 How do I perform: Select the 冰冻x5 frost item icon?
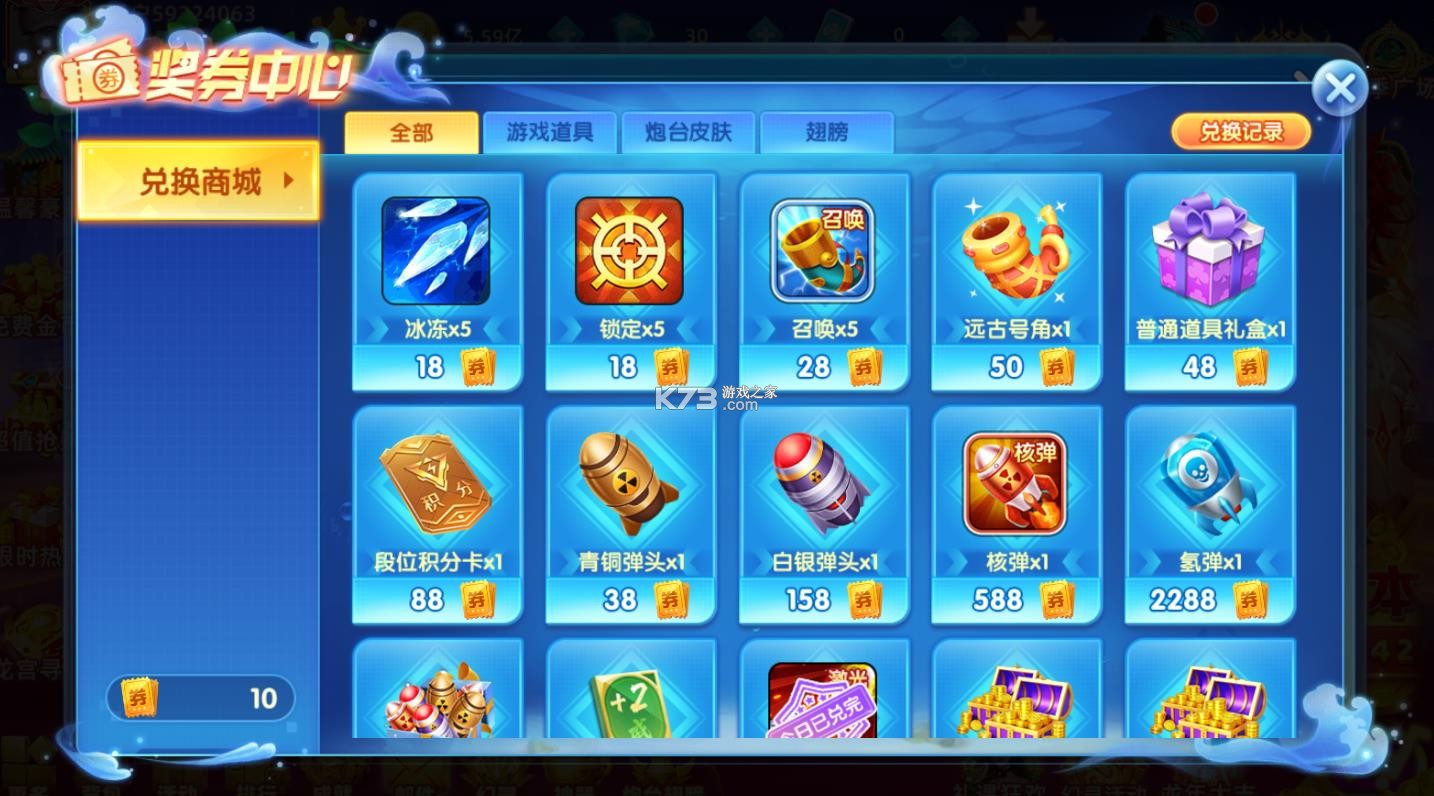click(x=436, y=250)
